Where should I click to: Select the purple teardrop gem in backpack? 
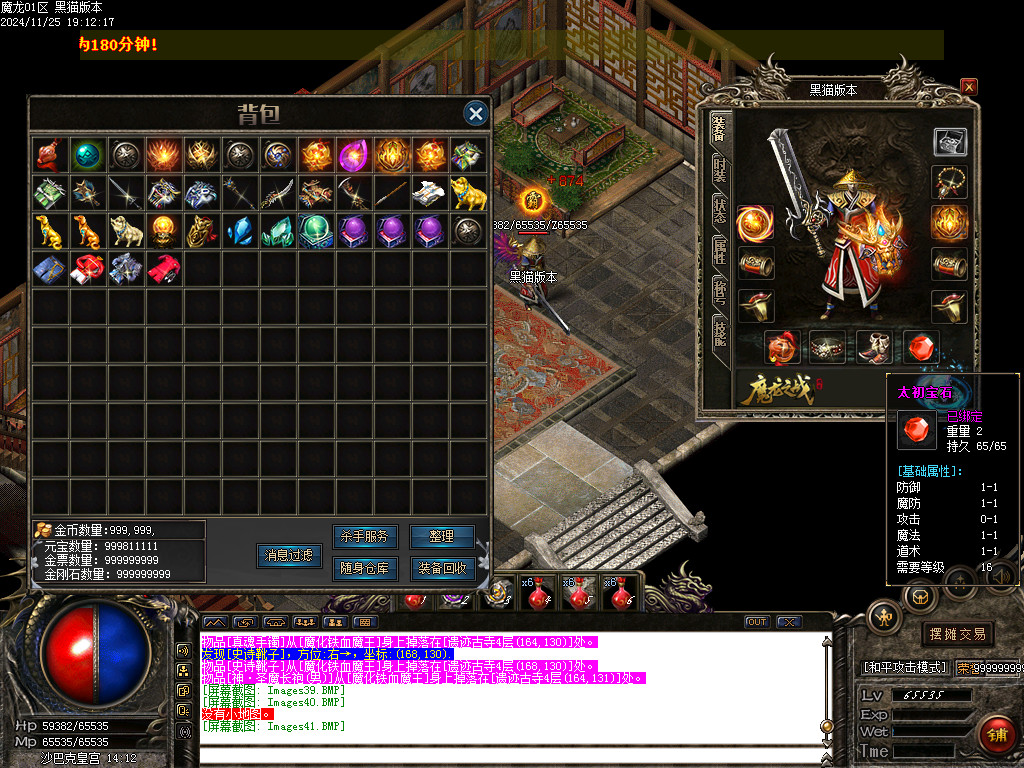point(352,155)
